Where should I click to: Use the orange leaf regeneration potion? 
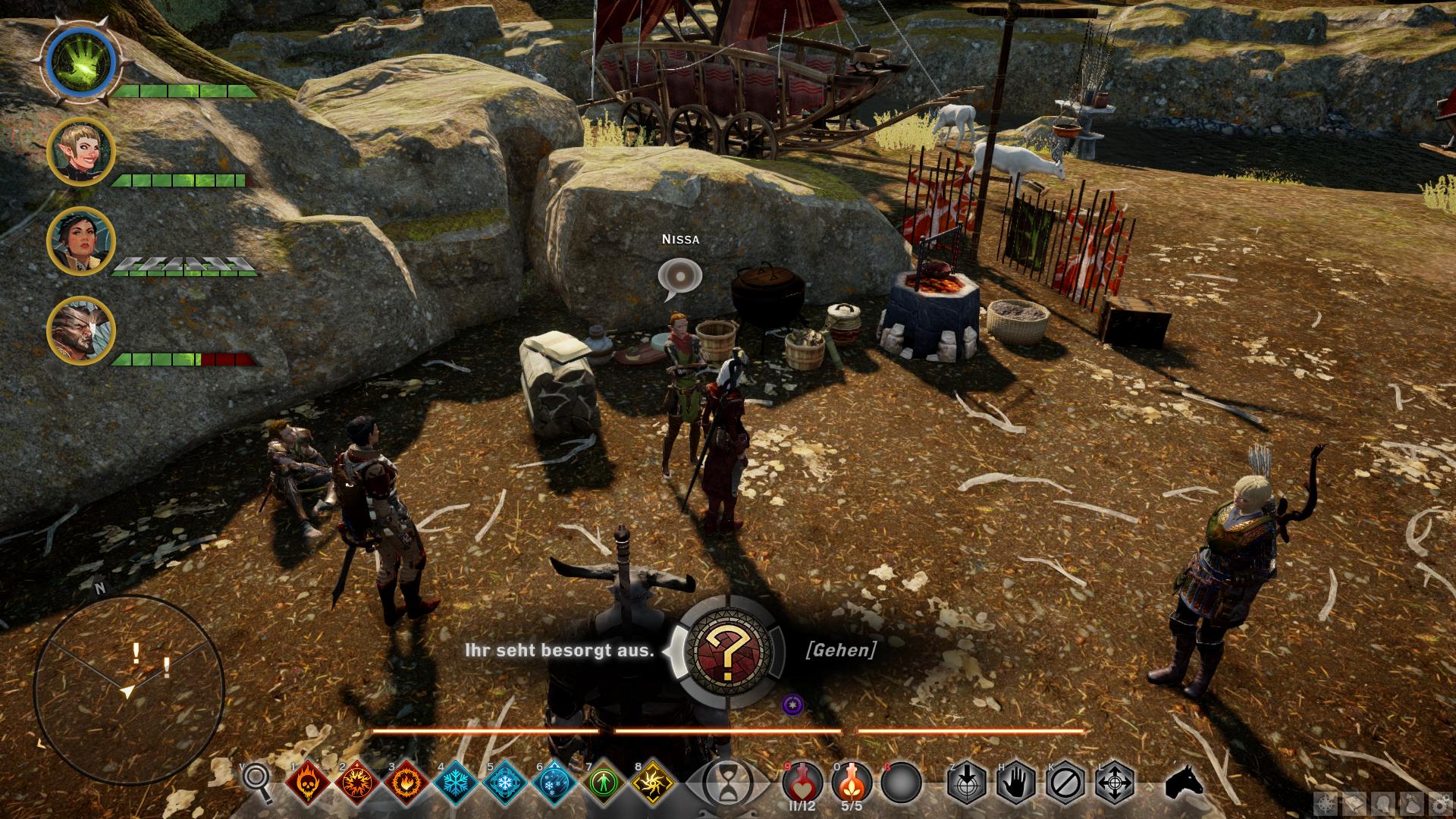852,782
